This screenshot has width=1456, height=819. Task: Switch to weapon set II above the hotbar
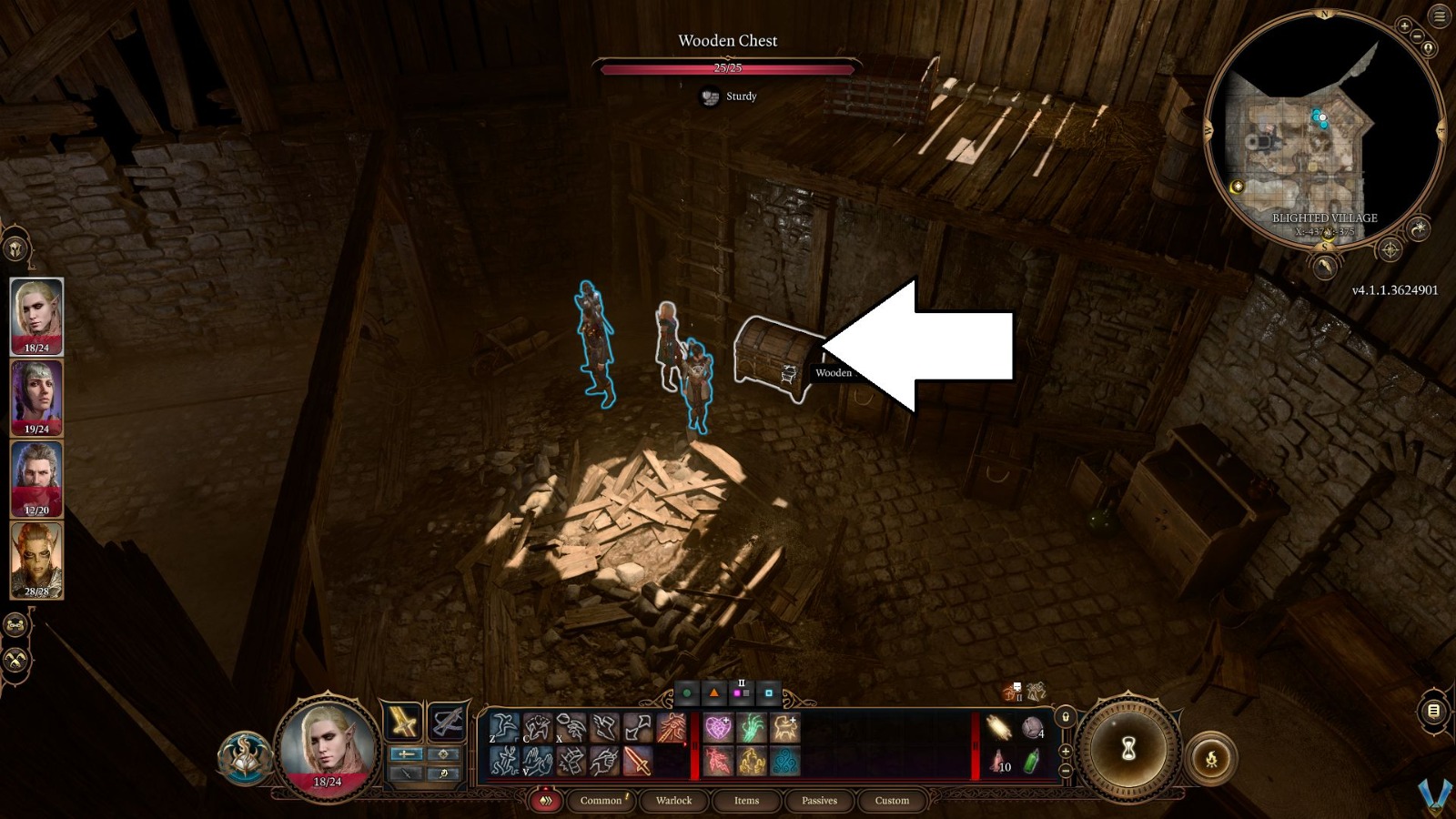click(x=739, y=692)
